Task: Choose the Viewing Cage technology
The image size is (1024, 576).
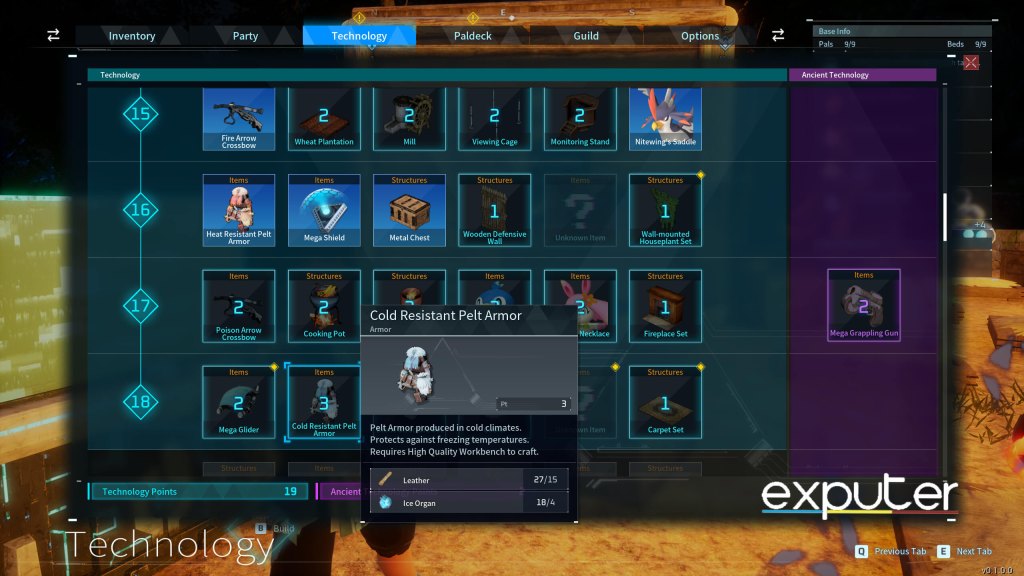Action: tap(494, 118)
